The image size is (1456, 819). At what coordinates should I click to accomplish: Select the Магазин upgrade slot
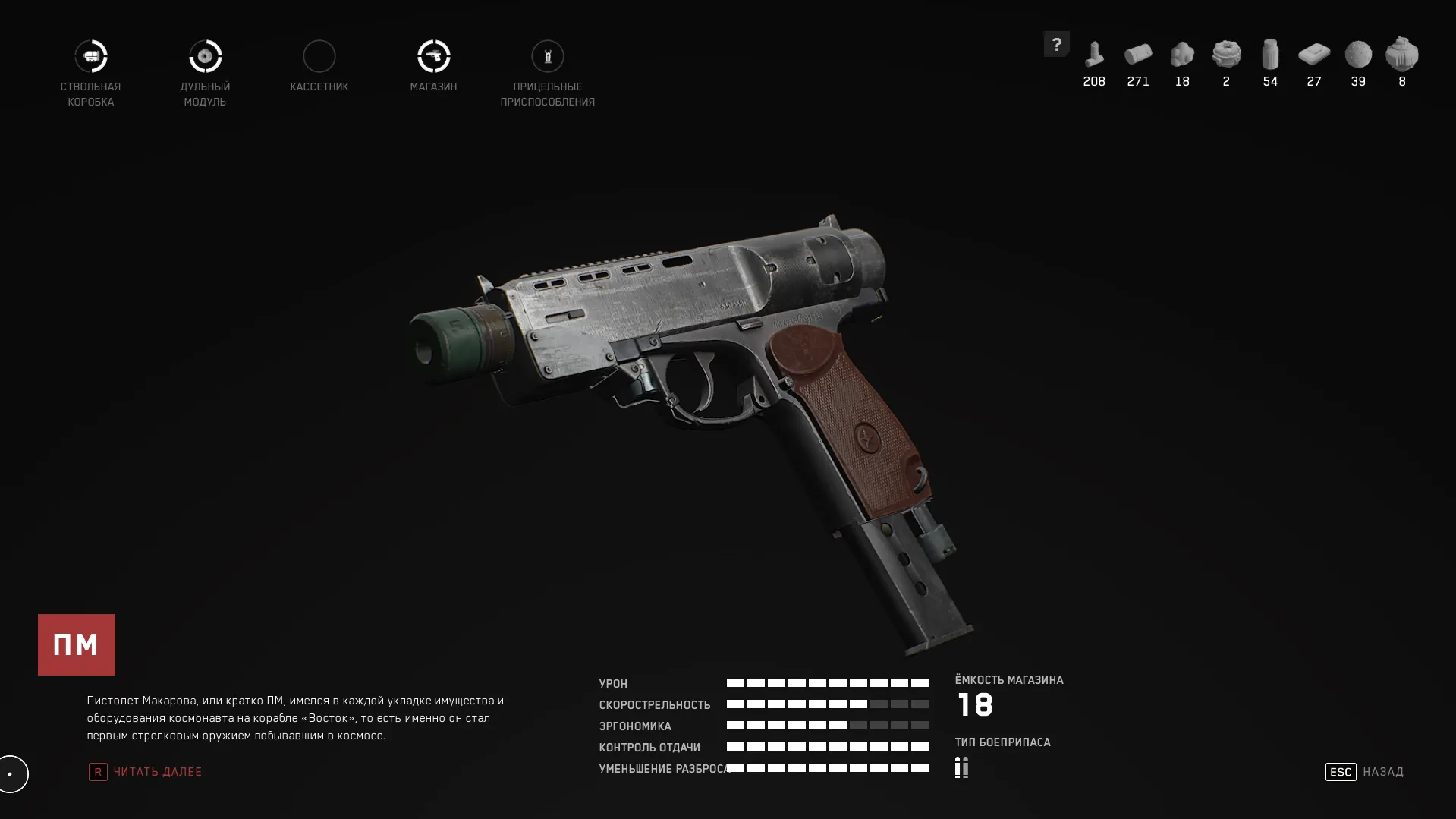pos(433,57)
